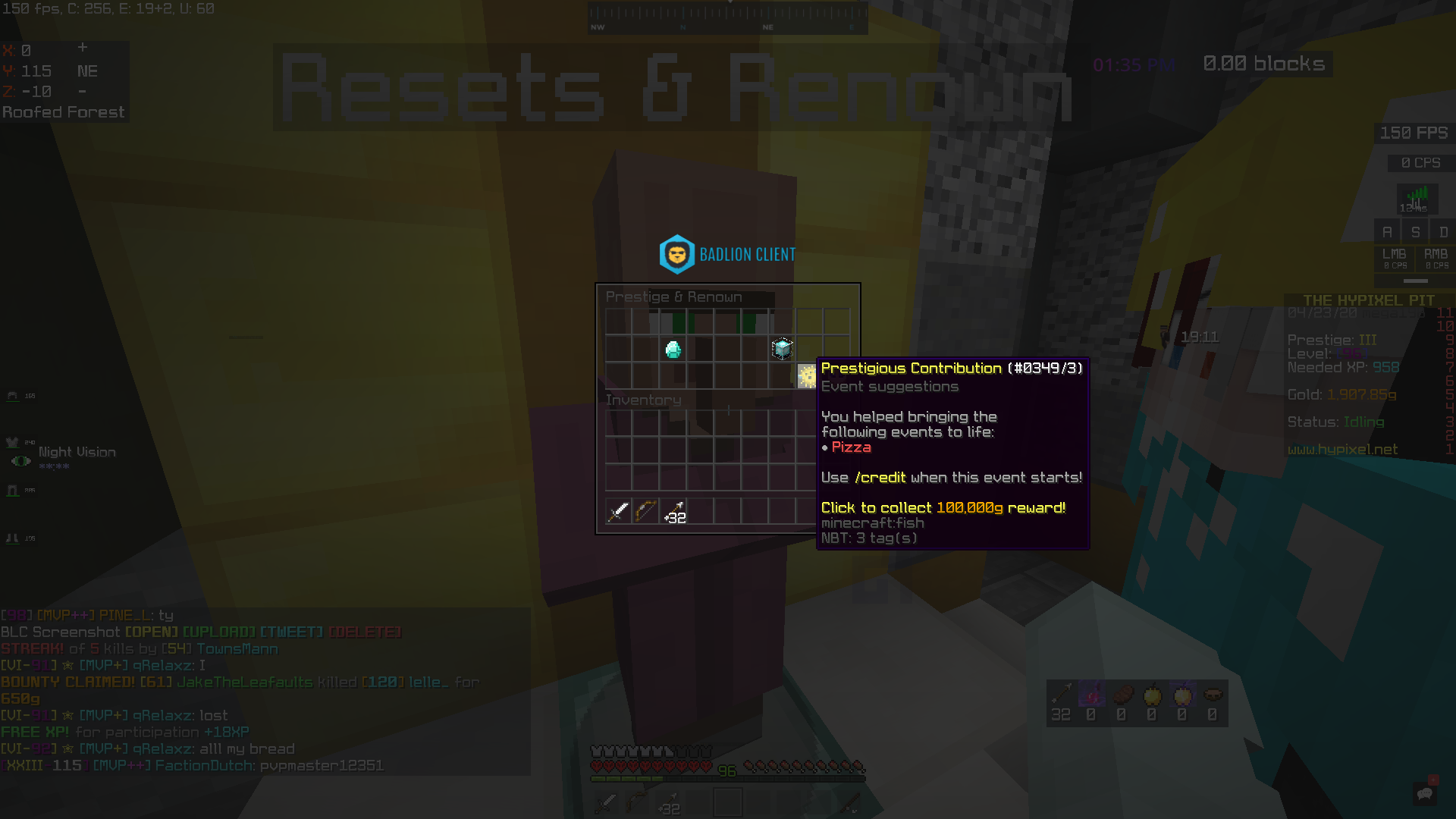Image resolution: width=1456 pixels, height=819 pixels.
Task: Click the enchanted golden apple counter icon
Action: (1181, 695)
